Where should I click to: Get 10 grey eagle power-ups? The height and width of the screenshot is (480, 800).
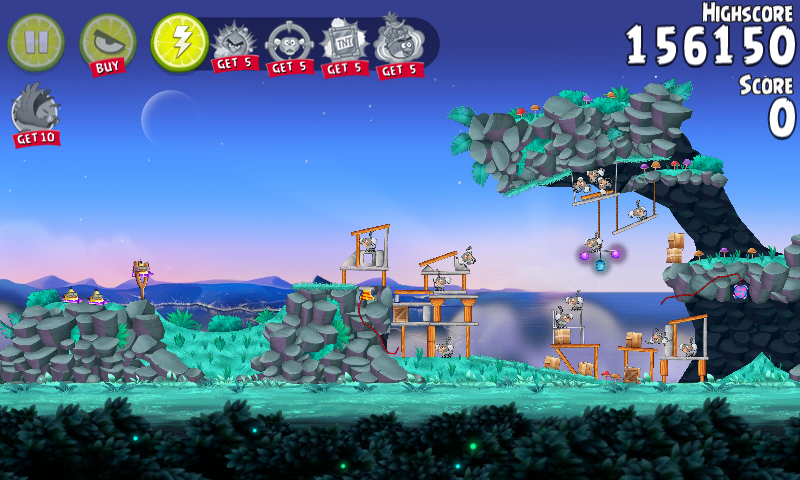[x=34, y=116]
